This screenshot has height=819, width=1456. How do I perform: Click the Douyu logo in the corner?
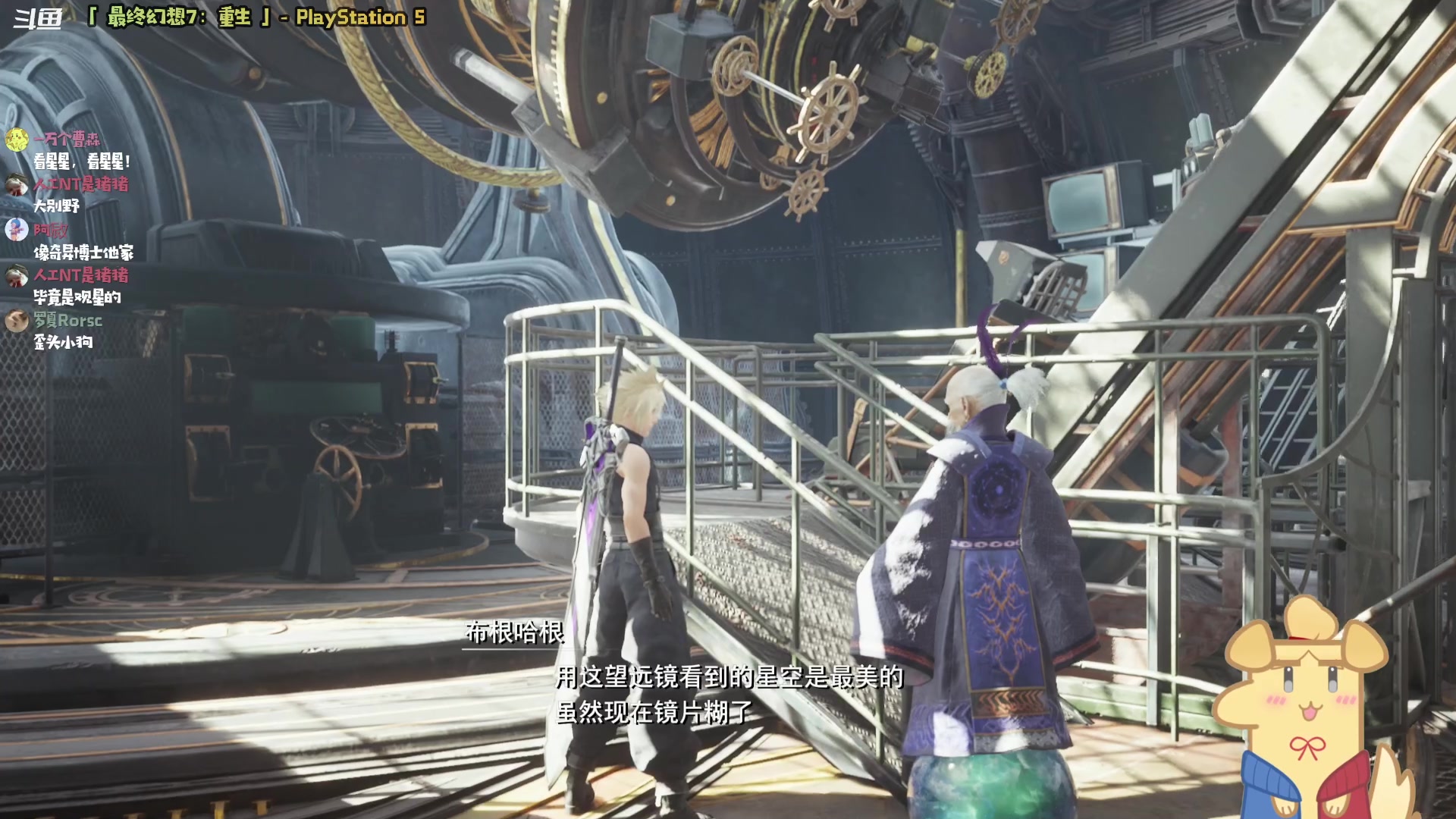[x=38, y=18]
